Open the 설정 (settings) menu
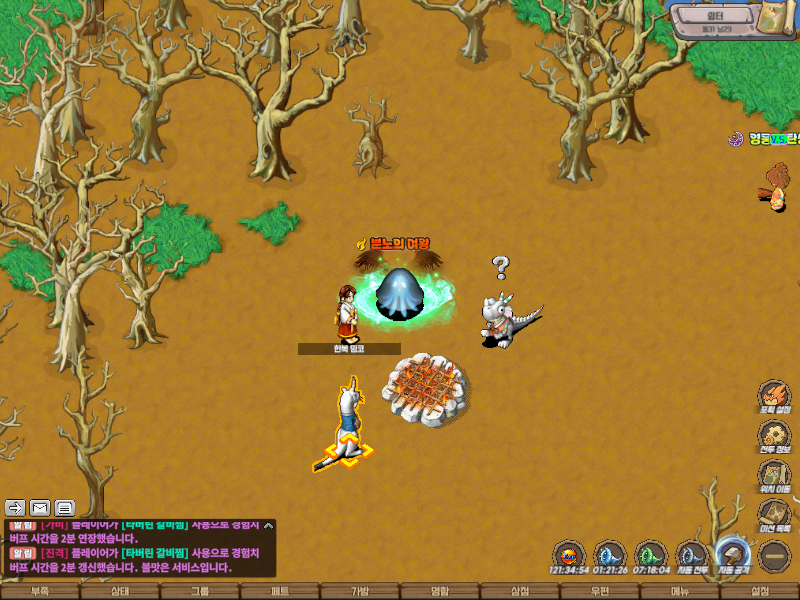The width and height of the screenshot is (800, 600). point(760,592)
